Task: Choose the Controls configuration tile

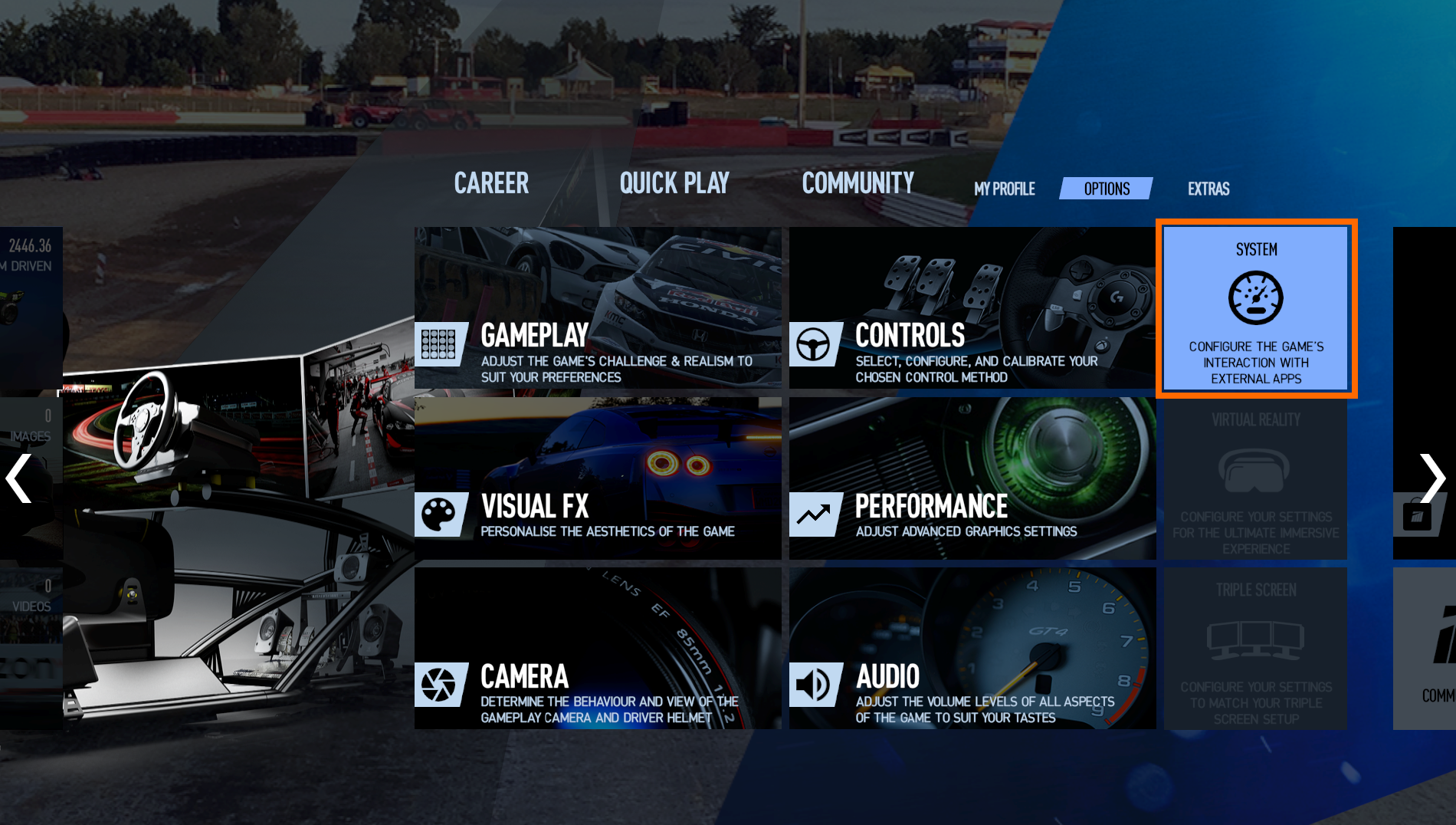Action: click(972, 308)
